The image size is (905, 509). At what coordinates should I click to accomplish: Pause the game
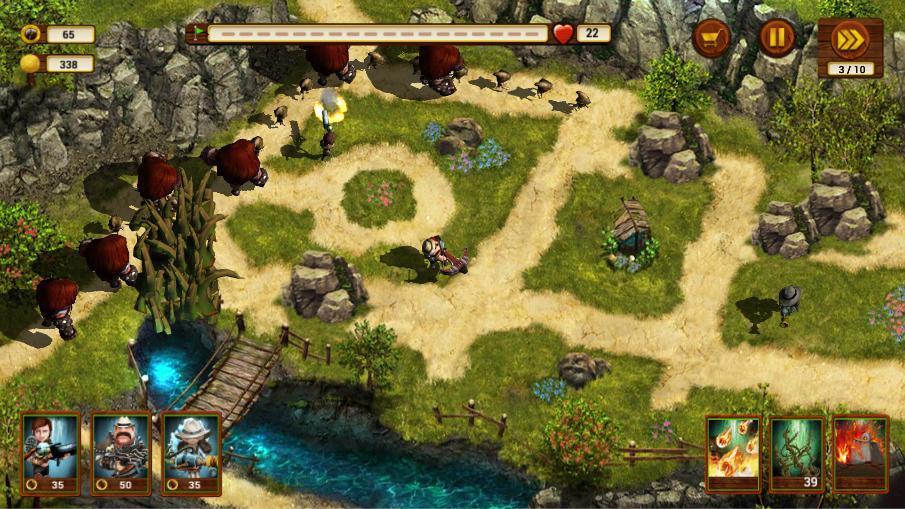[x=776, y=38]
